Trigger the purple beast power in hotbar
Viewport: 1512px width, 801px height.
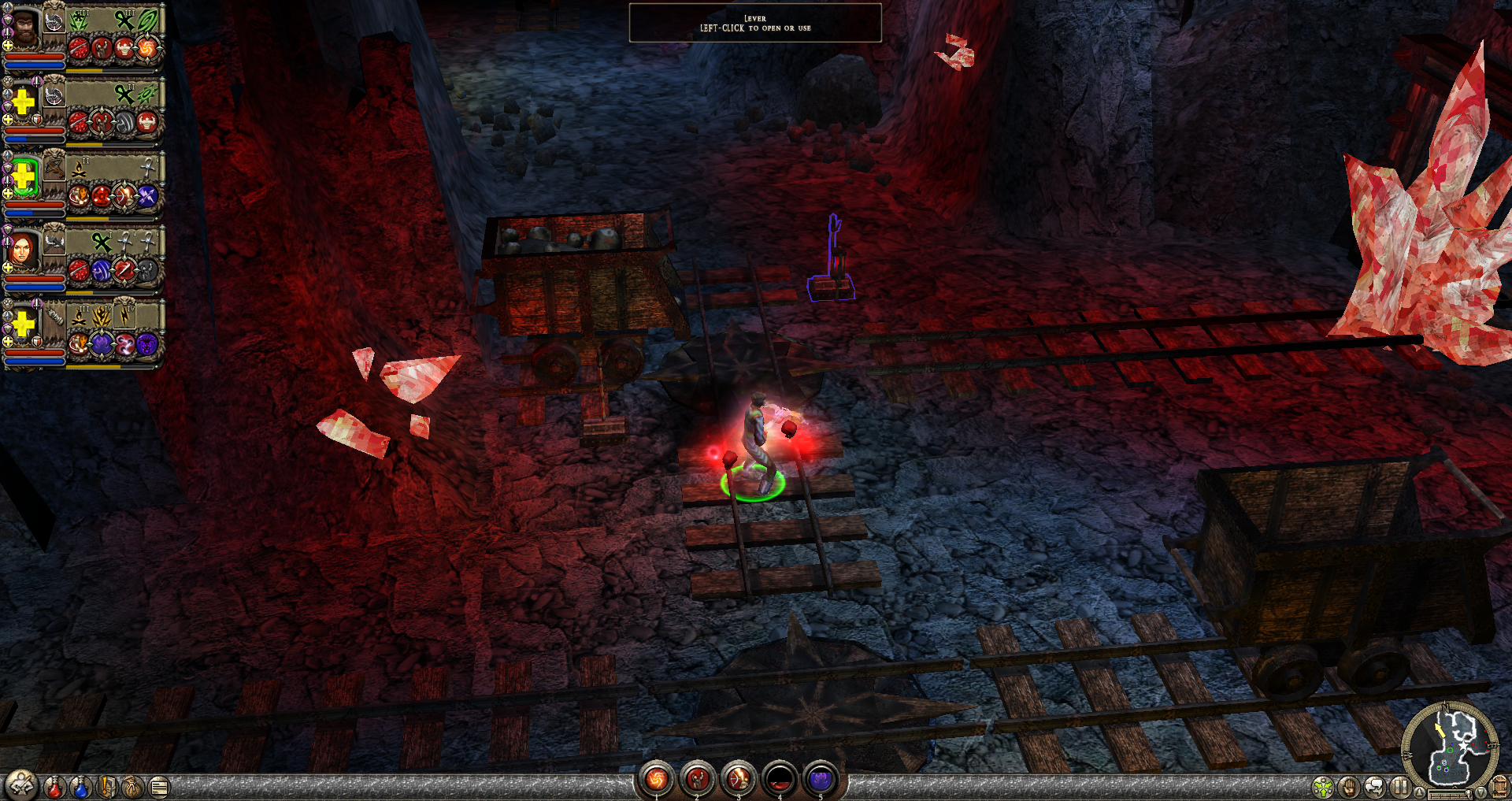(821, 779)
